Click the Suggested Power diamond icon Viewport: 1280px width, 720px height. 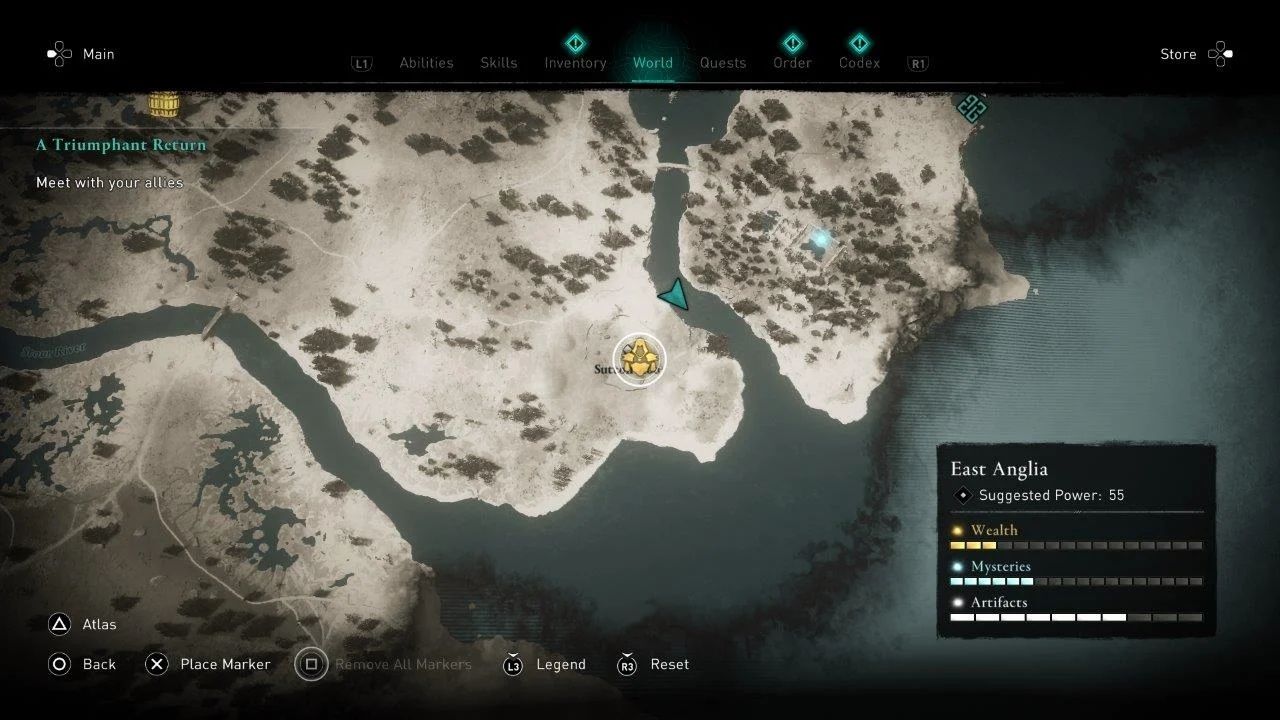pyautogui.click(x=964, y=494)
